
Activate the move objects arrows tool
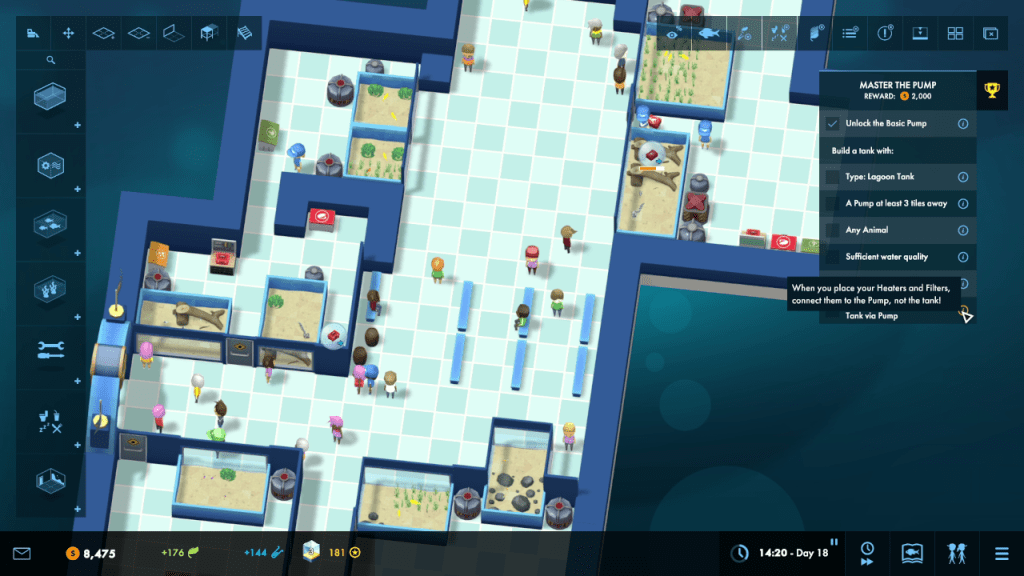[x=69, y=34]
